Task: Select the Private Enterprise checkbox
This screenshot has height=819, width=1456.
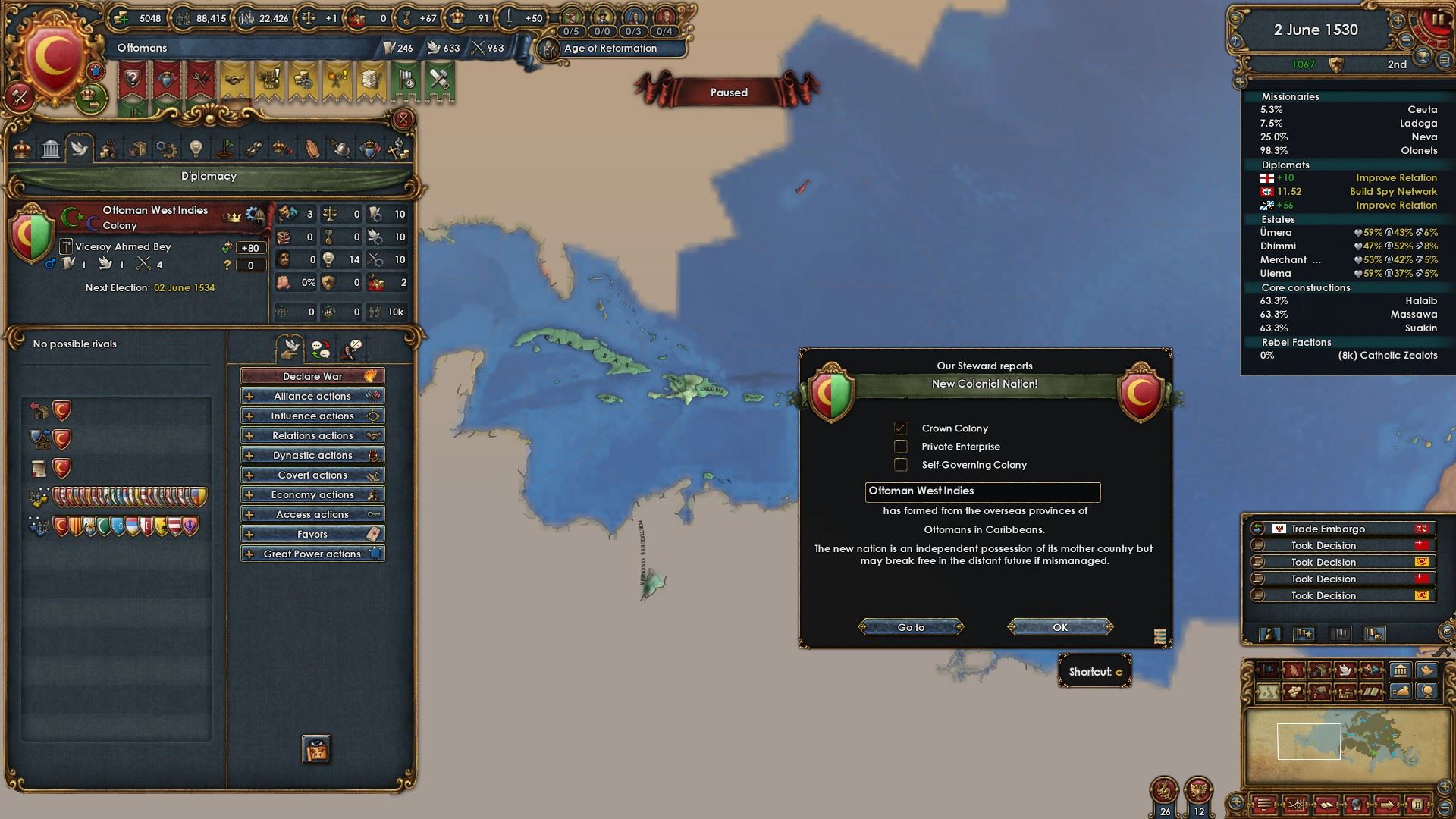Action: click(901, 447)
